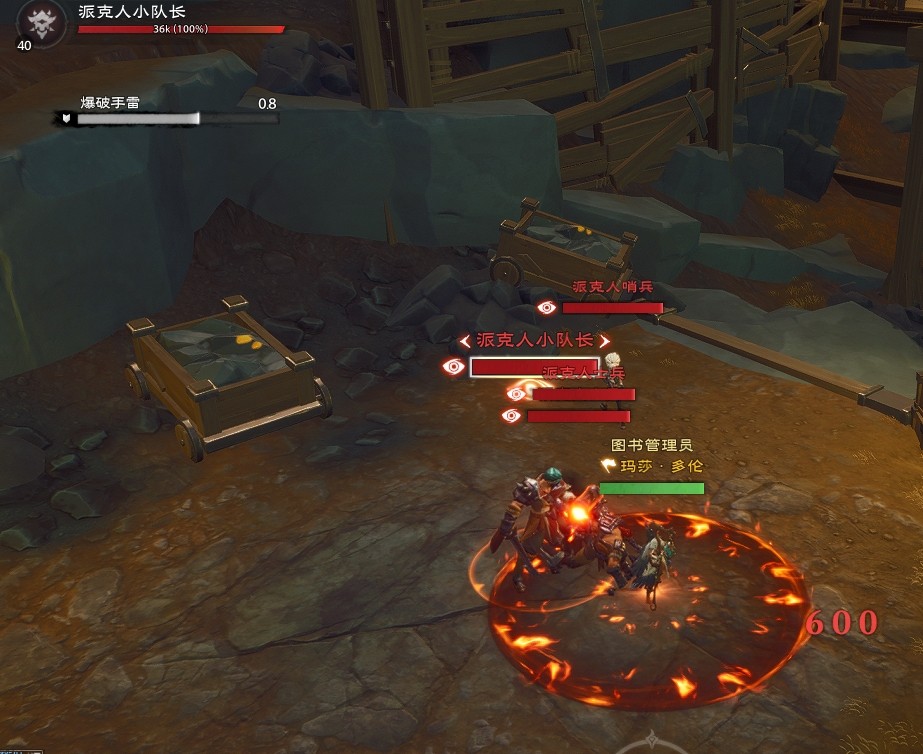Select the 派克人哨兵 enemy nameplate
The width and height of the screenshot is (923, 754).
(x=611, y=288)
